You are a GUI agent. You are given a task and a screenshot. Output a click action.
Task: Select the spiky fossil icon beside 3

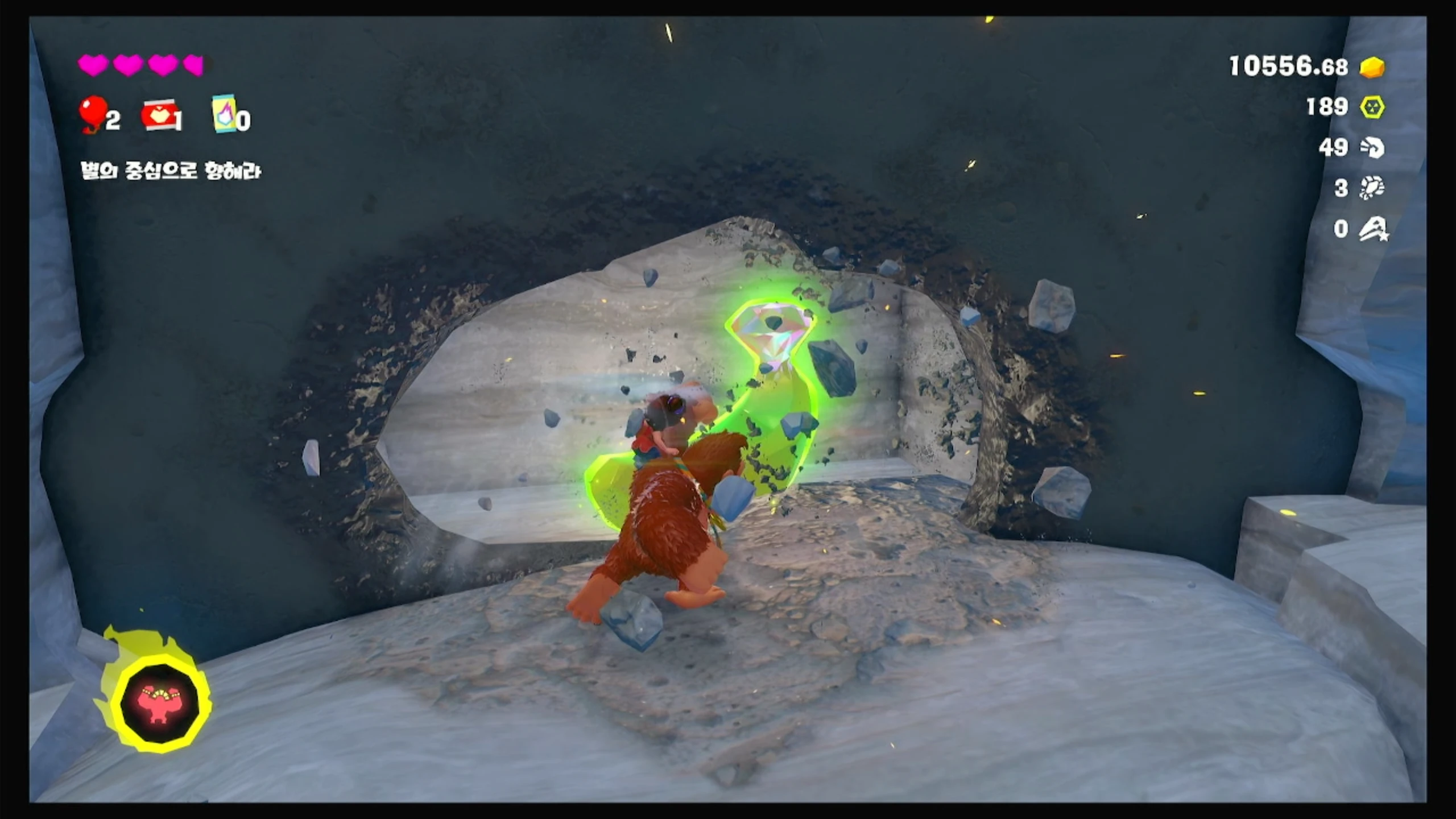point(1372,188)
